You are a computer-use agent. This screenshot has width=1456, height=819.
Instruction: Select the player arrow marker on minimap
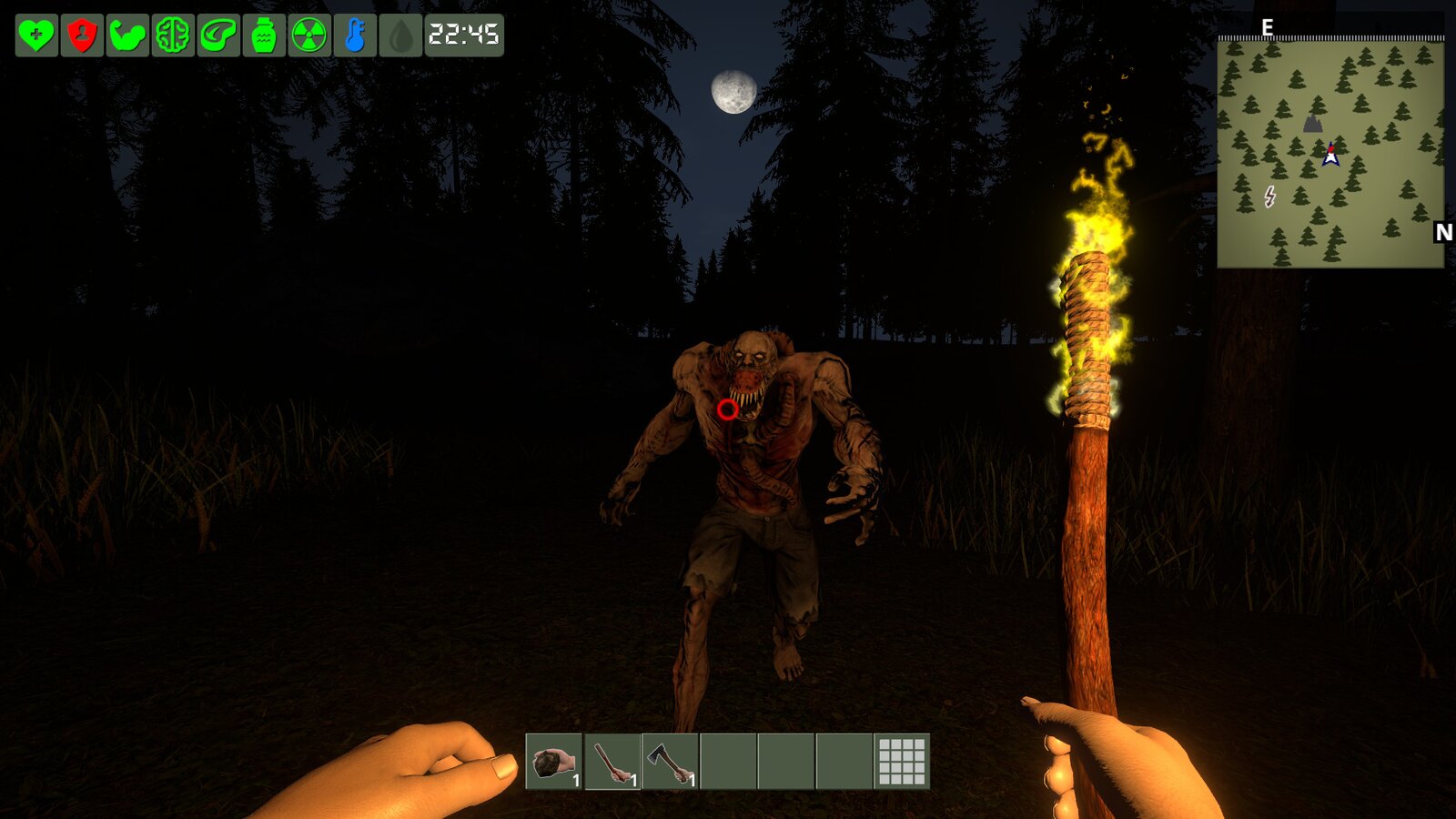click(x=1331, y=155)
